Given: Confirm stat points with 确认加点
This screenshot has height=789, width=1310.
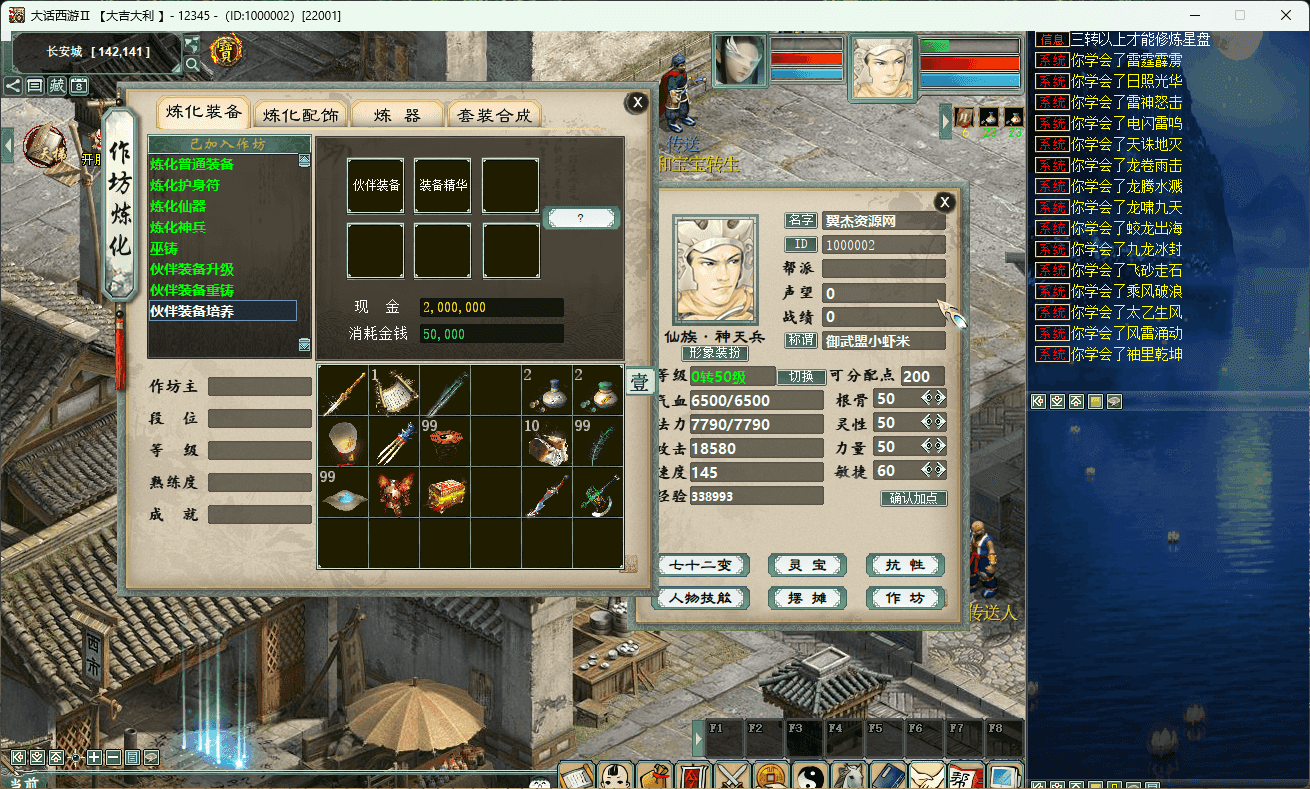Looking at the screenshot, I should pos(913,498).
